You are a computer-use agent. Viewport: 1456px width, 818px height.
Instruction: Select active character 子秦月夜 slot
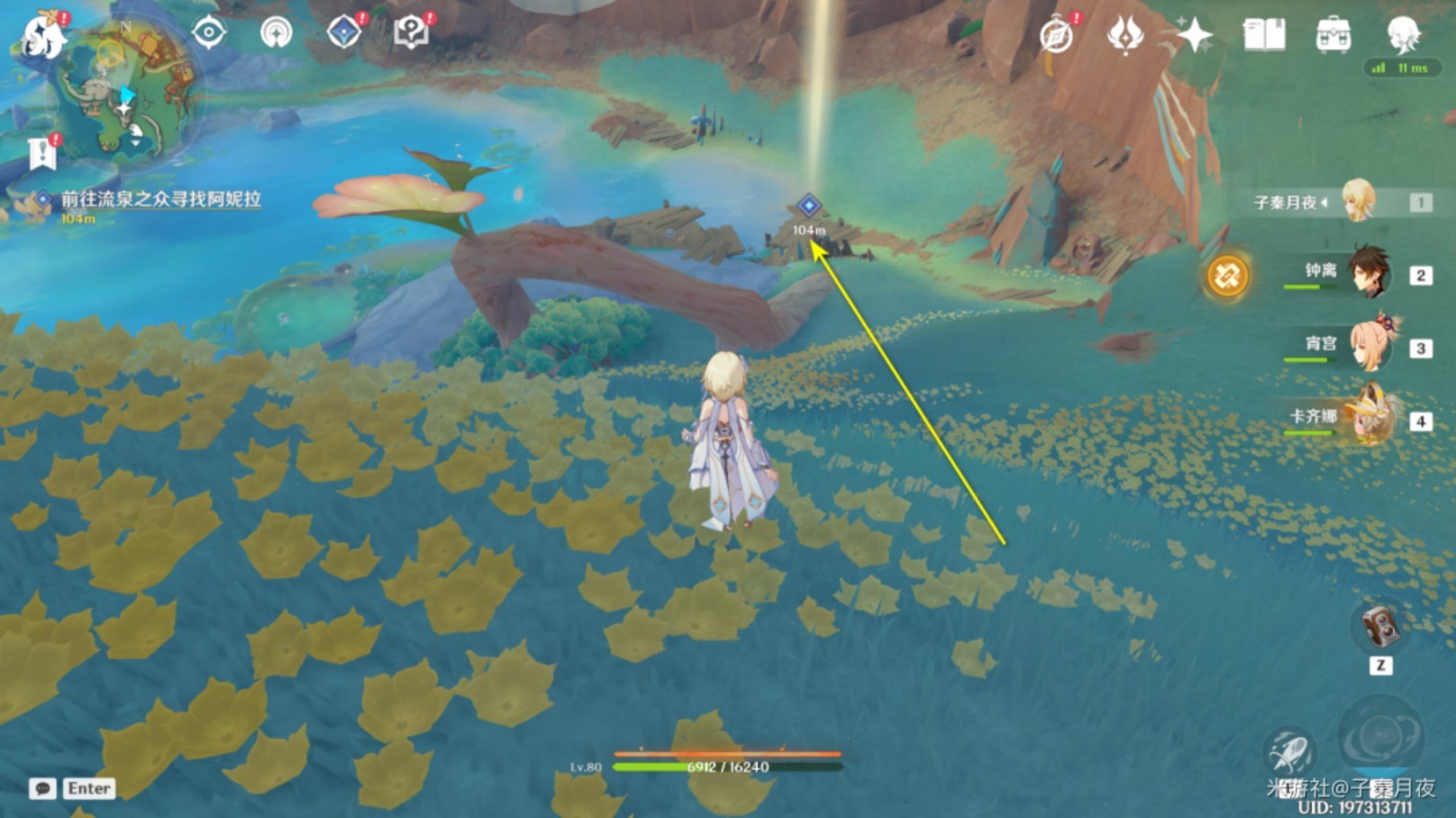click(1359, 202)
